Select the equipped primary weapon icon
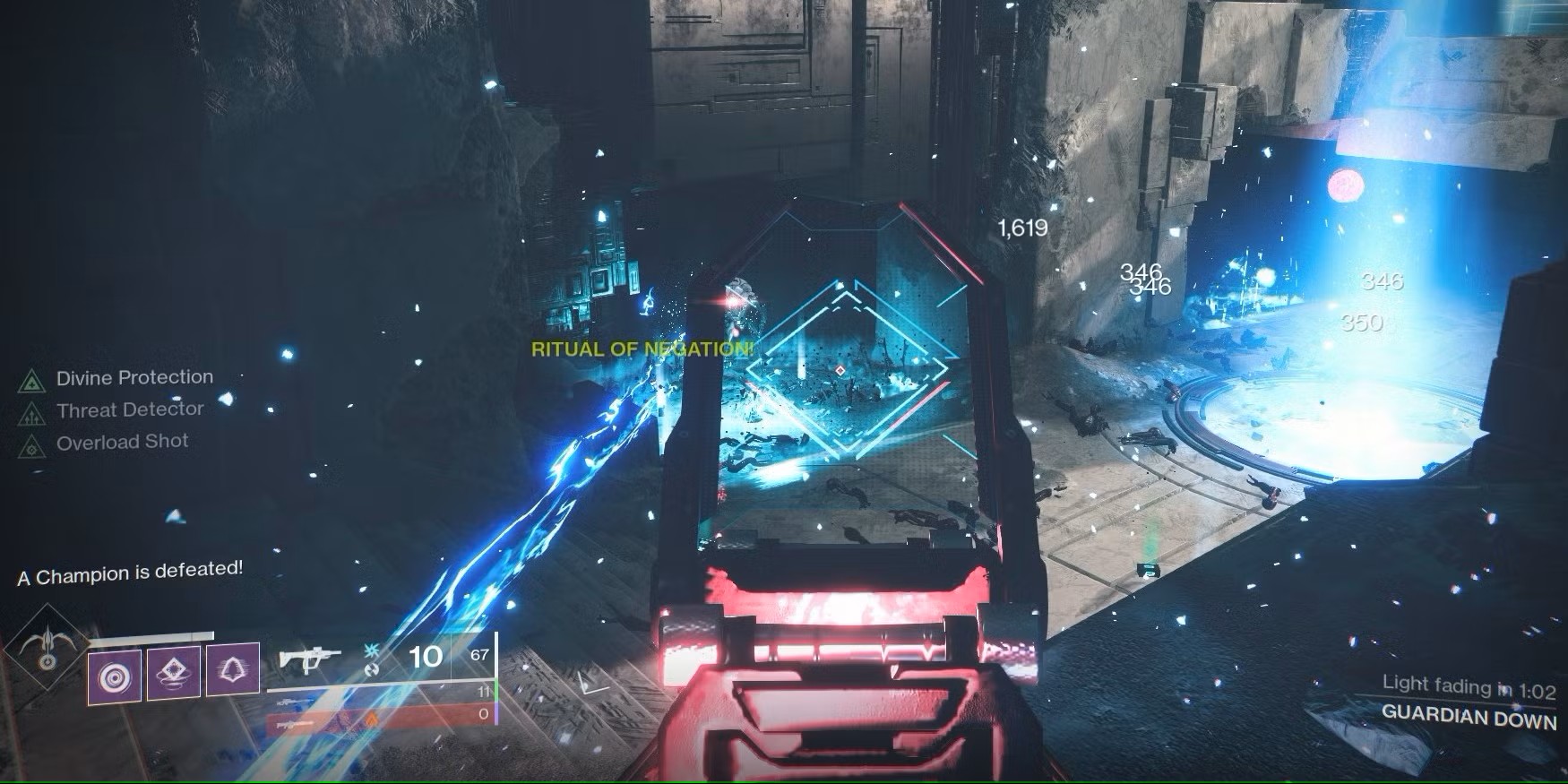 pyautogui.click(x=309, y=659)
